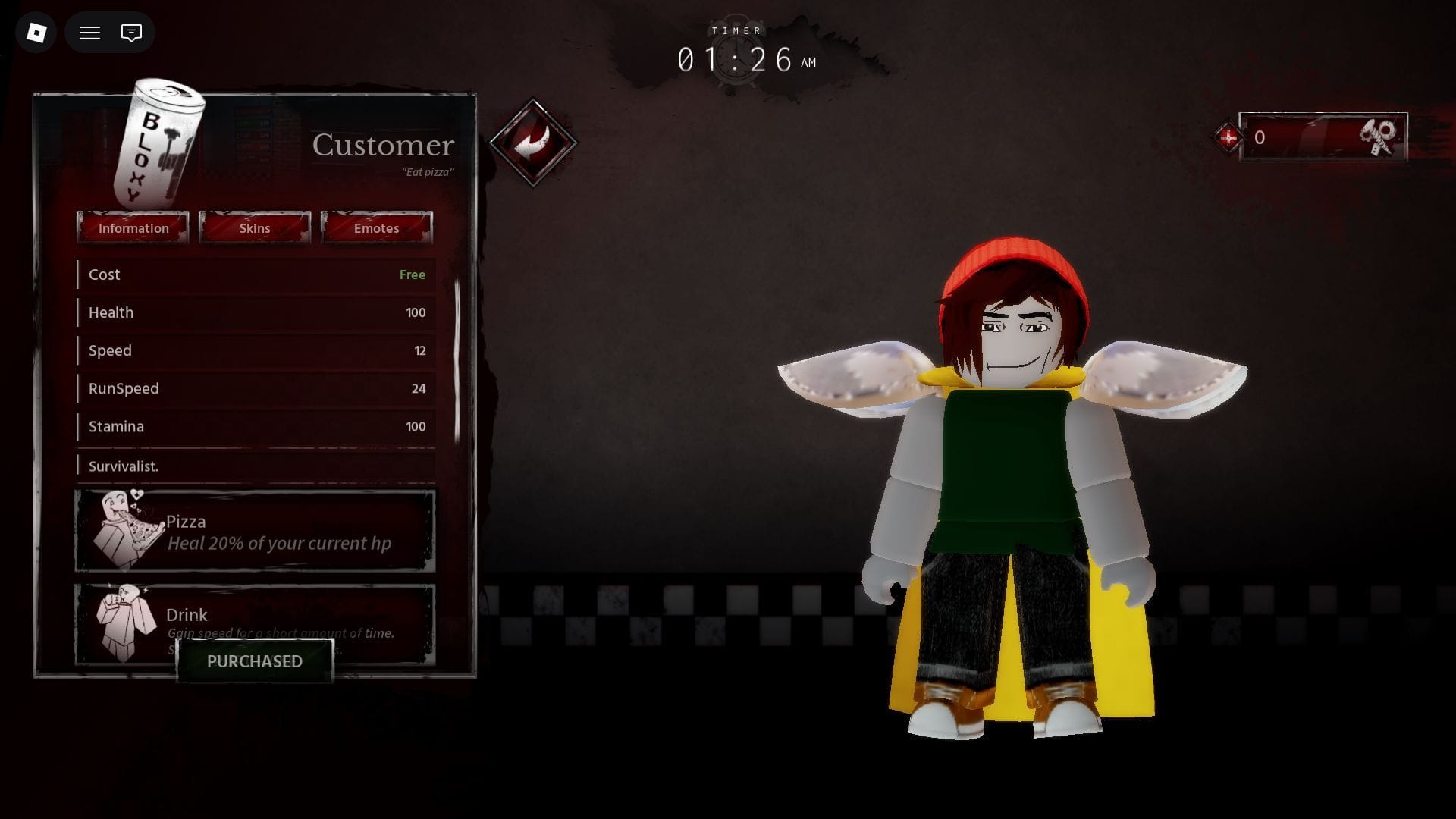This screenshot has height=819, width=1456.
Task: Open the Roblox logo menu
Action: tap(36, 33)
